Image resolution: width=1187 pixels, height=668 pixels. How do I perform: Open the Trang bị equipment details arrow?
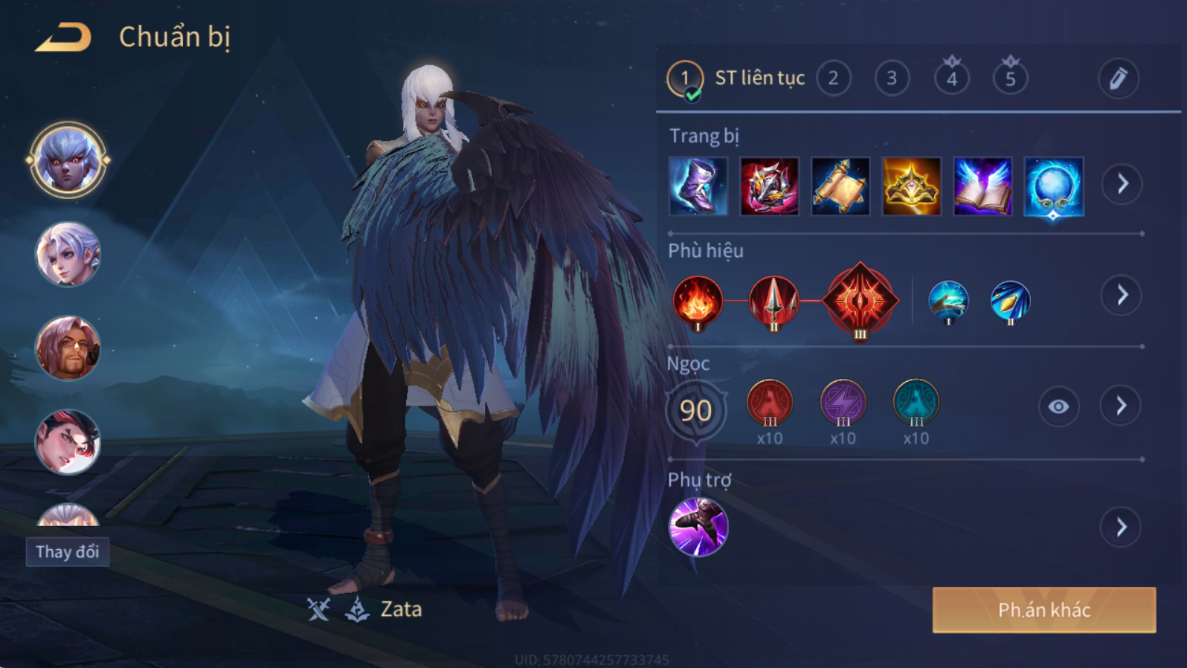(x=1121, y=184)
